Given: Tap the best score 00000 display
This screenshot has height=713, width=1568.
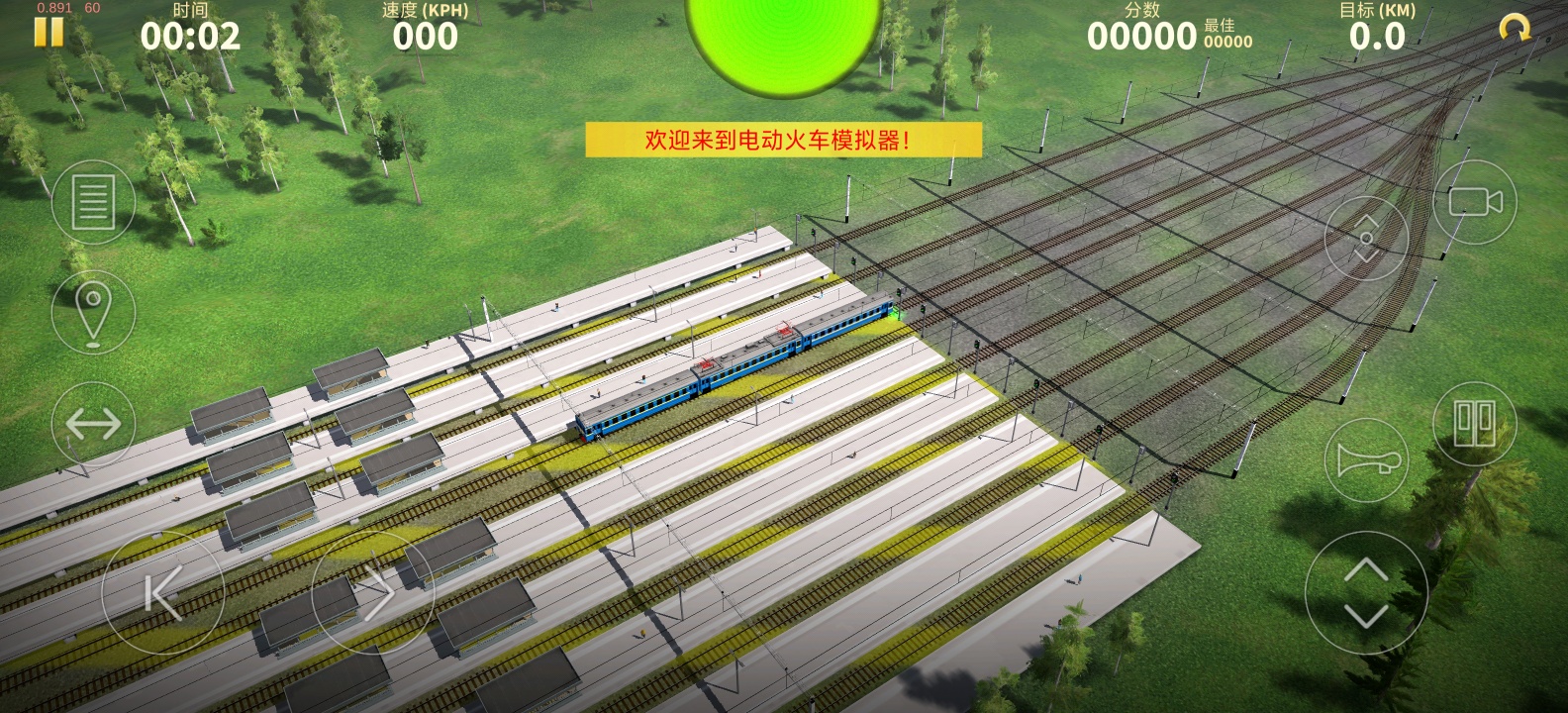Looking at the screenshot, I should (1225, 43).
